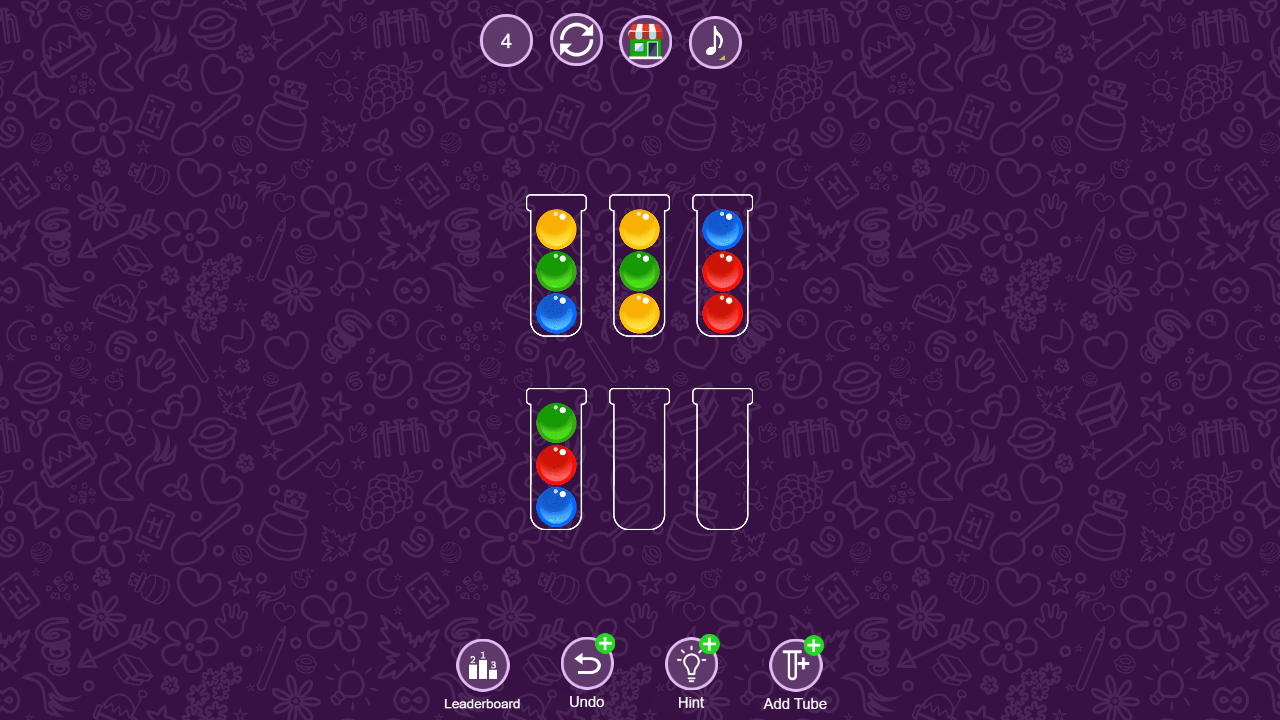Toggle game music via the note button
This screenshot has width=1280, height=720.
[715, 41]
